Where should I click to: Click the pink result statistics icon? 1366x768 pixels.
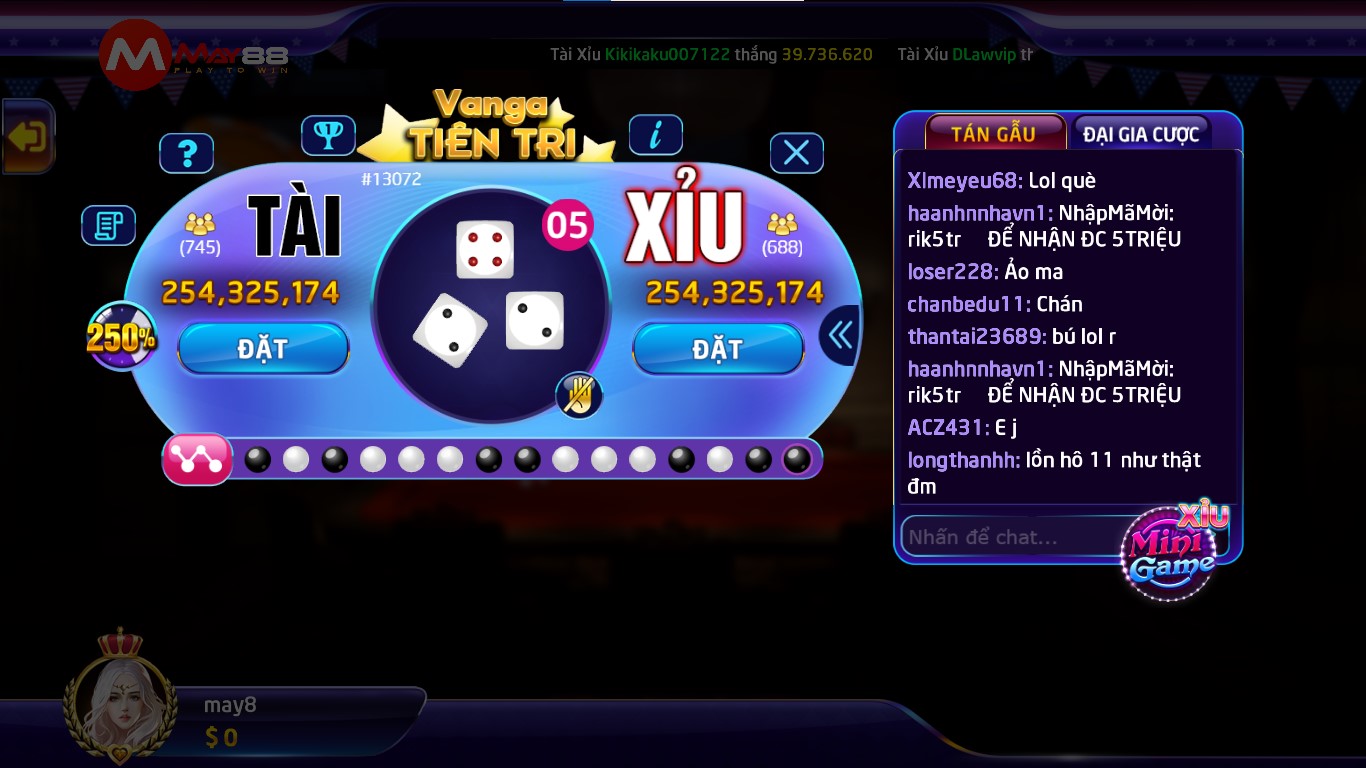point(197,459)
